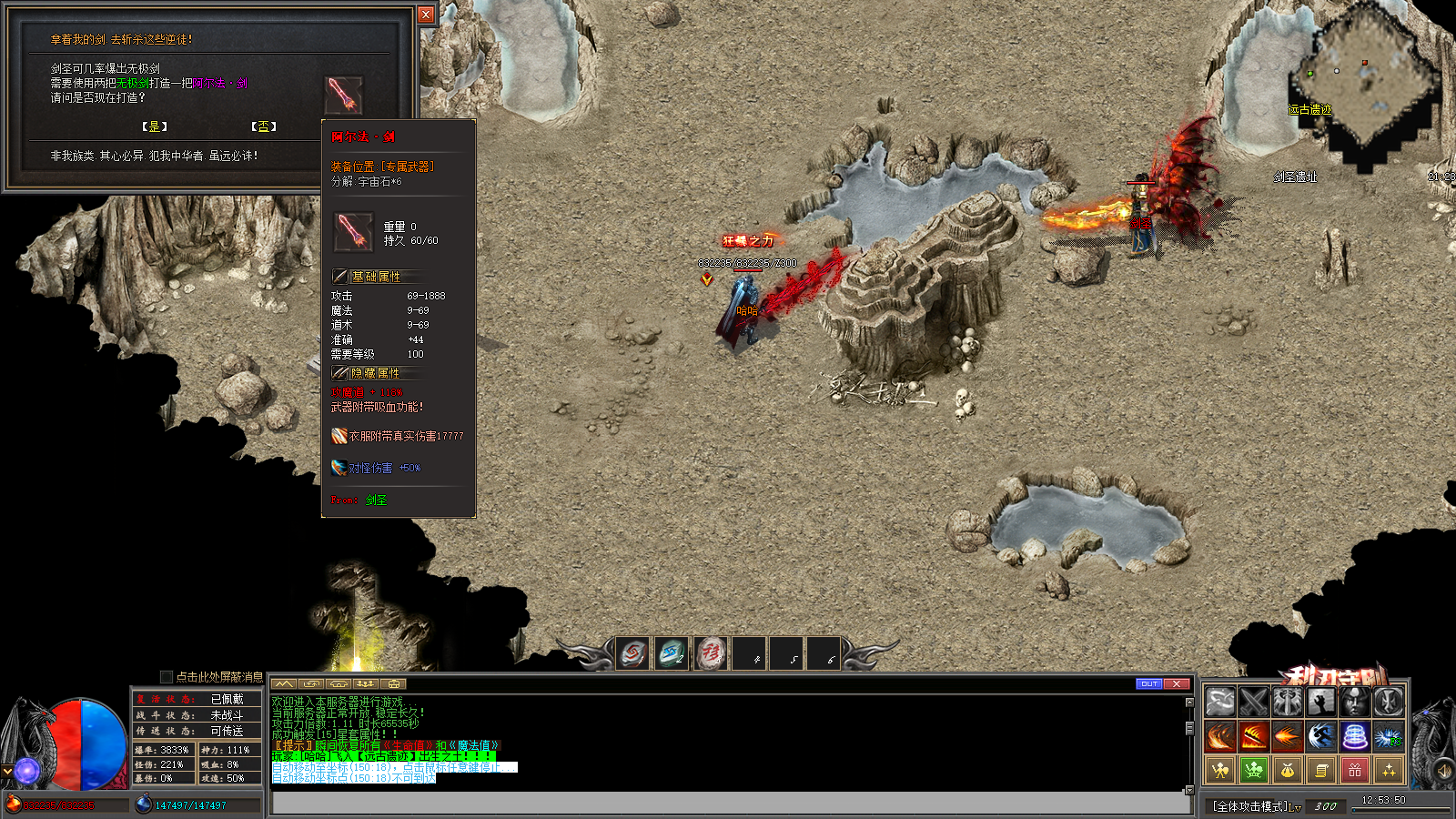Use the red rune stone in hotbar slot 1
Screen dimensions: 1456x819
click(632, 653)
